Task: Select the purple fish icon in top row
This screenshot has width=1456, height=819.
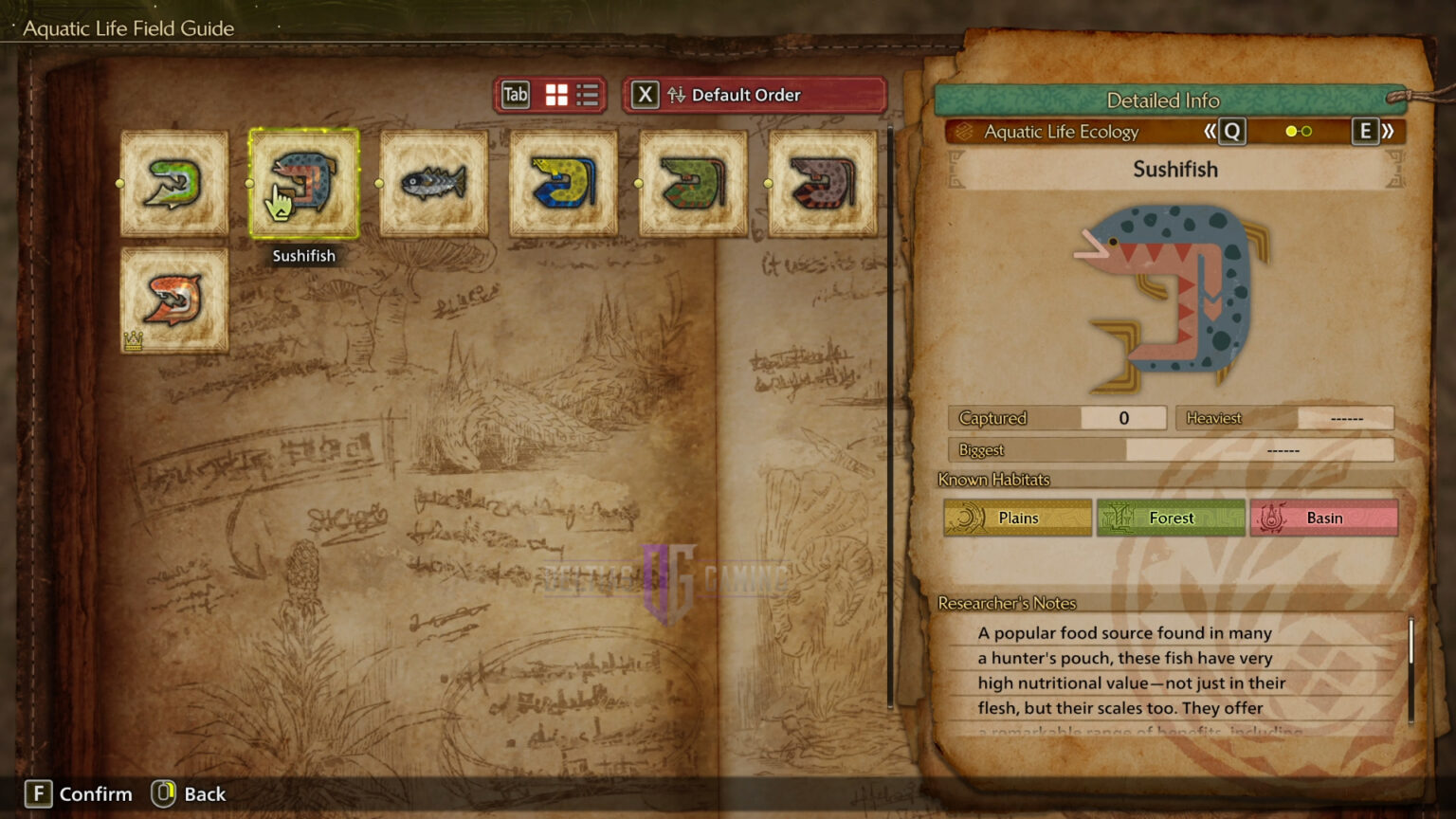Action: point(821,183)
